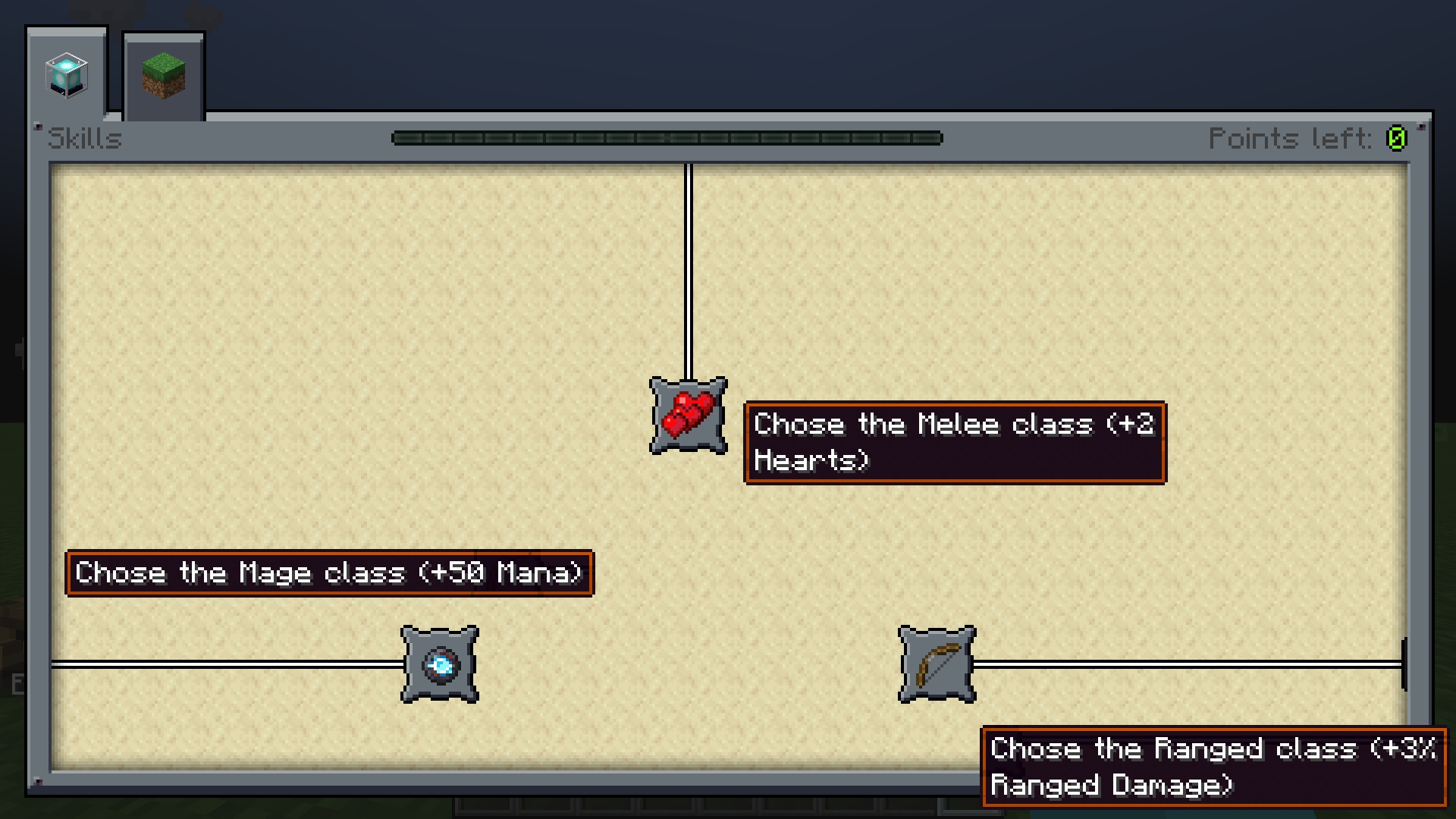Pick the Ranged class bow skill node

click(937, 664)
